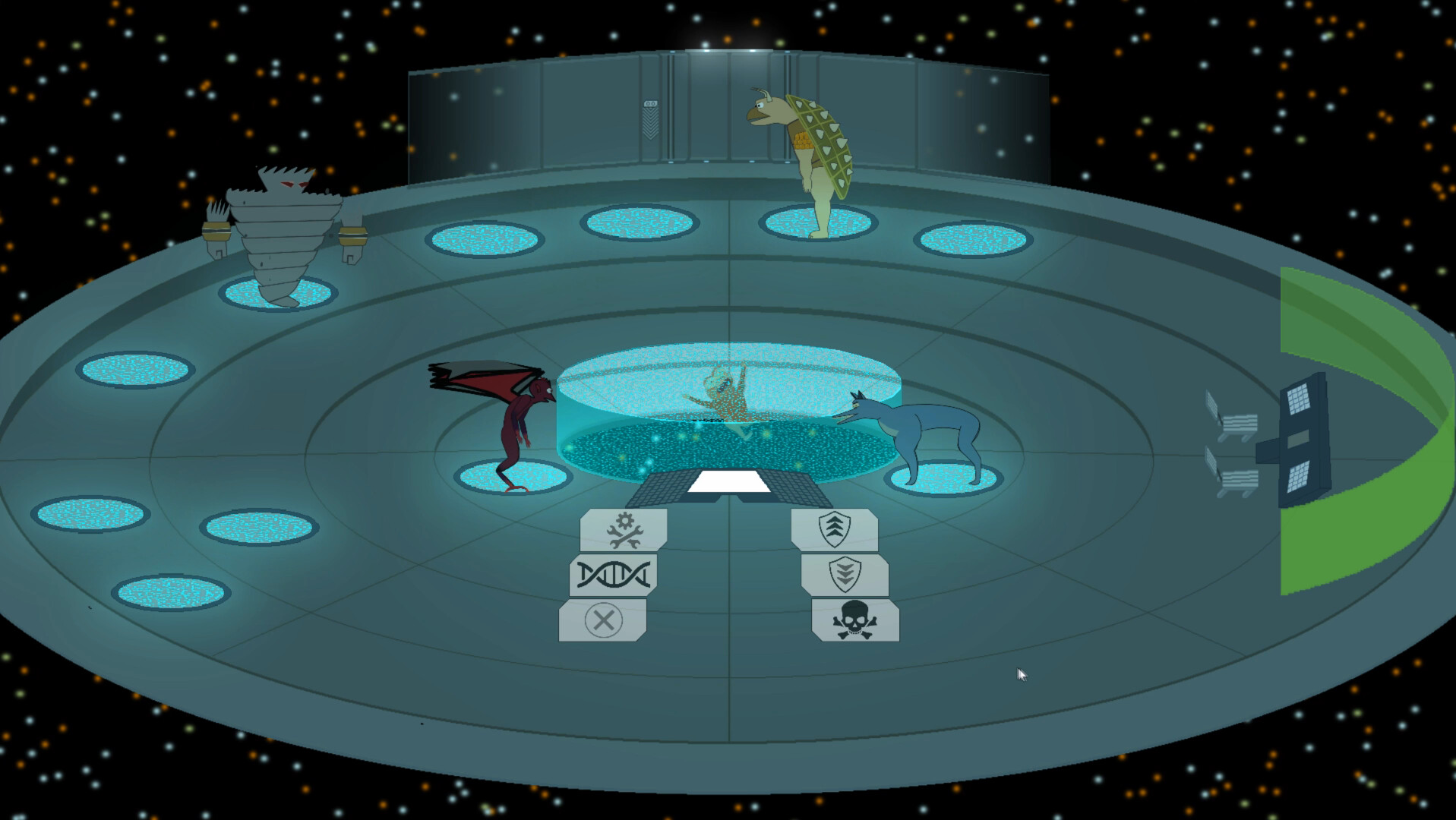Click the skull-and-crossbones icon
1456x820 pixels.
[855, 620]
